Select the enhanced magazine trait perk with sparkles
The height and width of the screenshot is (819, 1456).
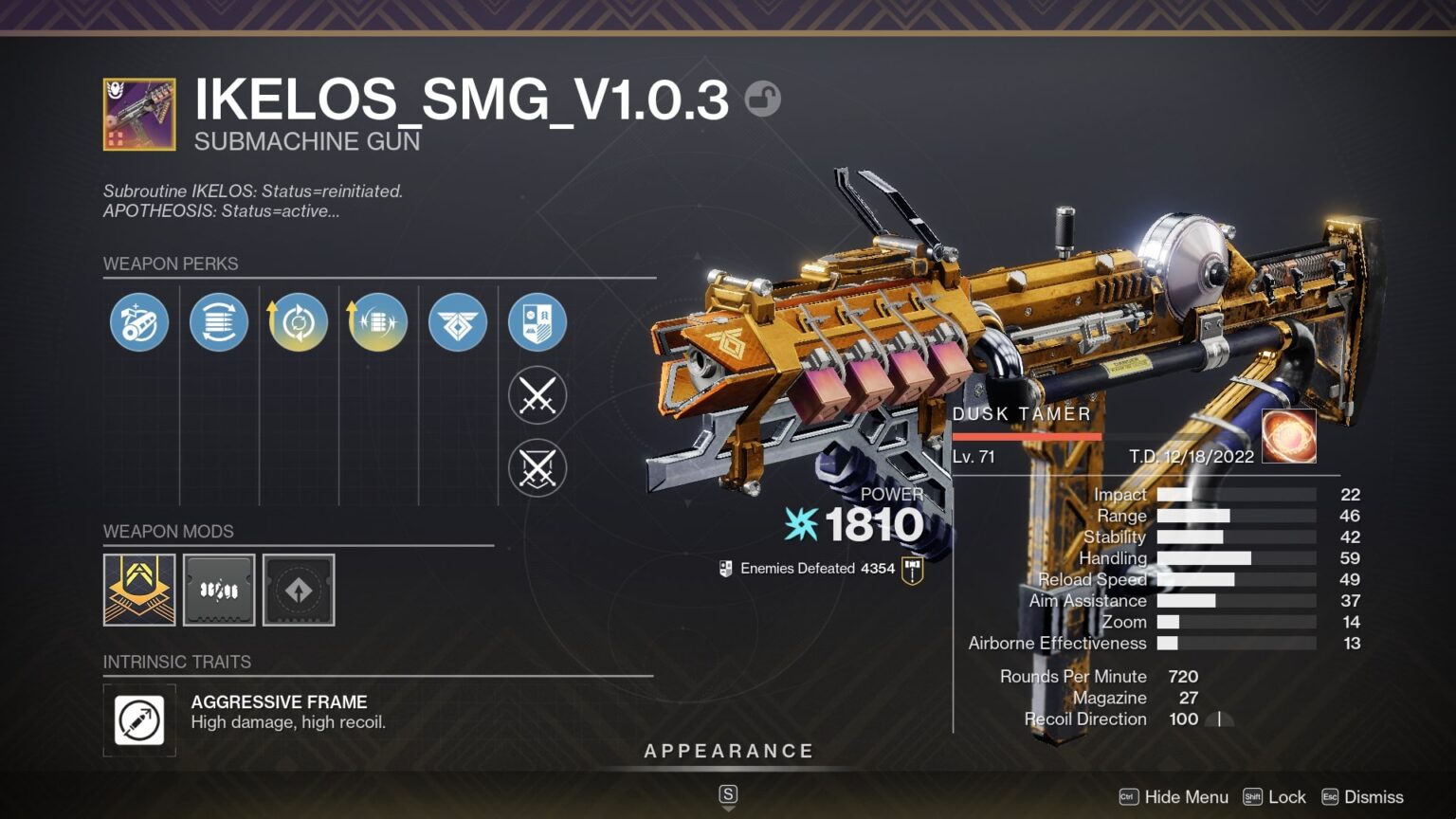(x=377, y=322)
